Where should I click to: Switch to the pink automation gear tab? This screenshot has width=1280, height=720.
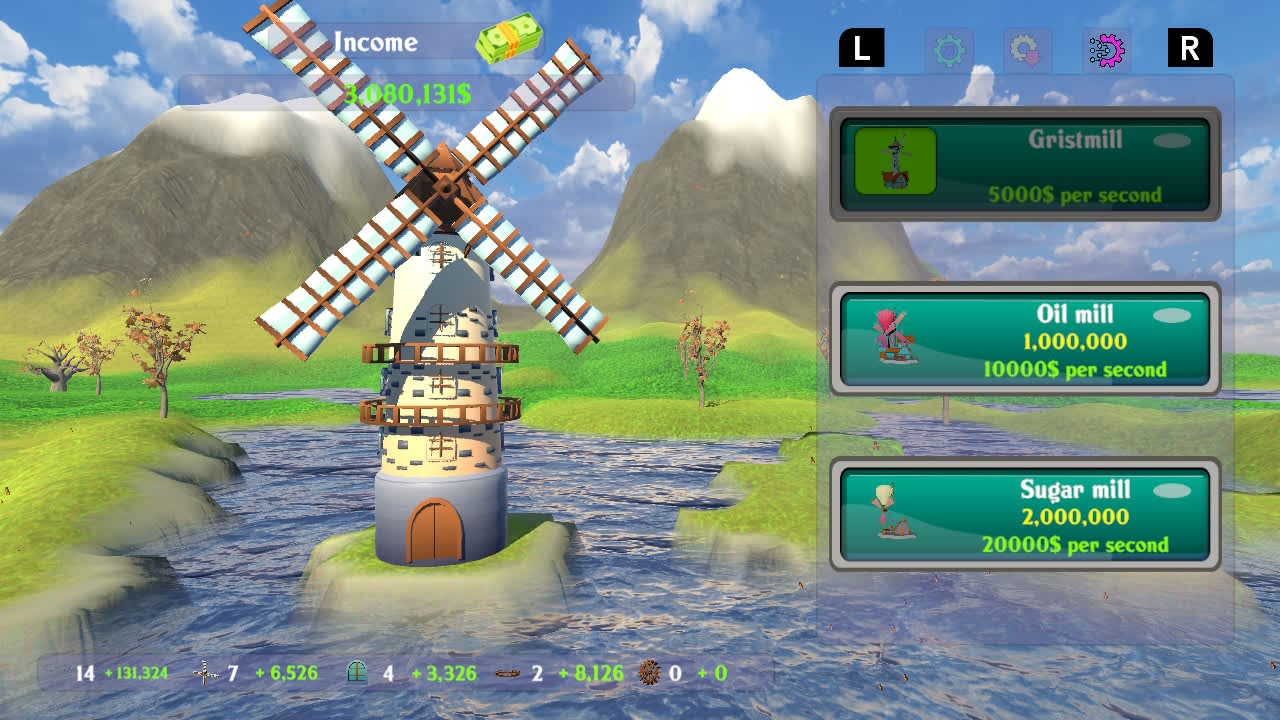pos(1107,48)
